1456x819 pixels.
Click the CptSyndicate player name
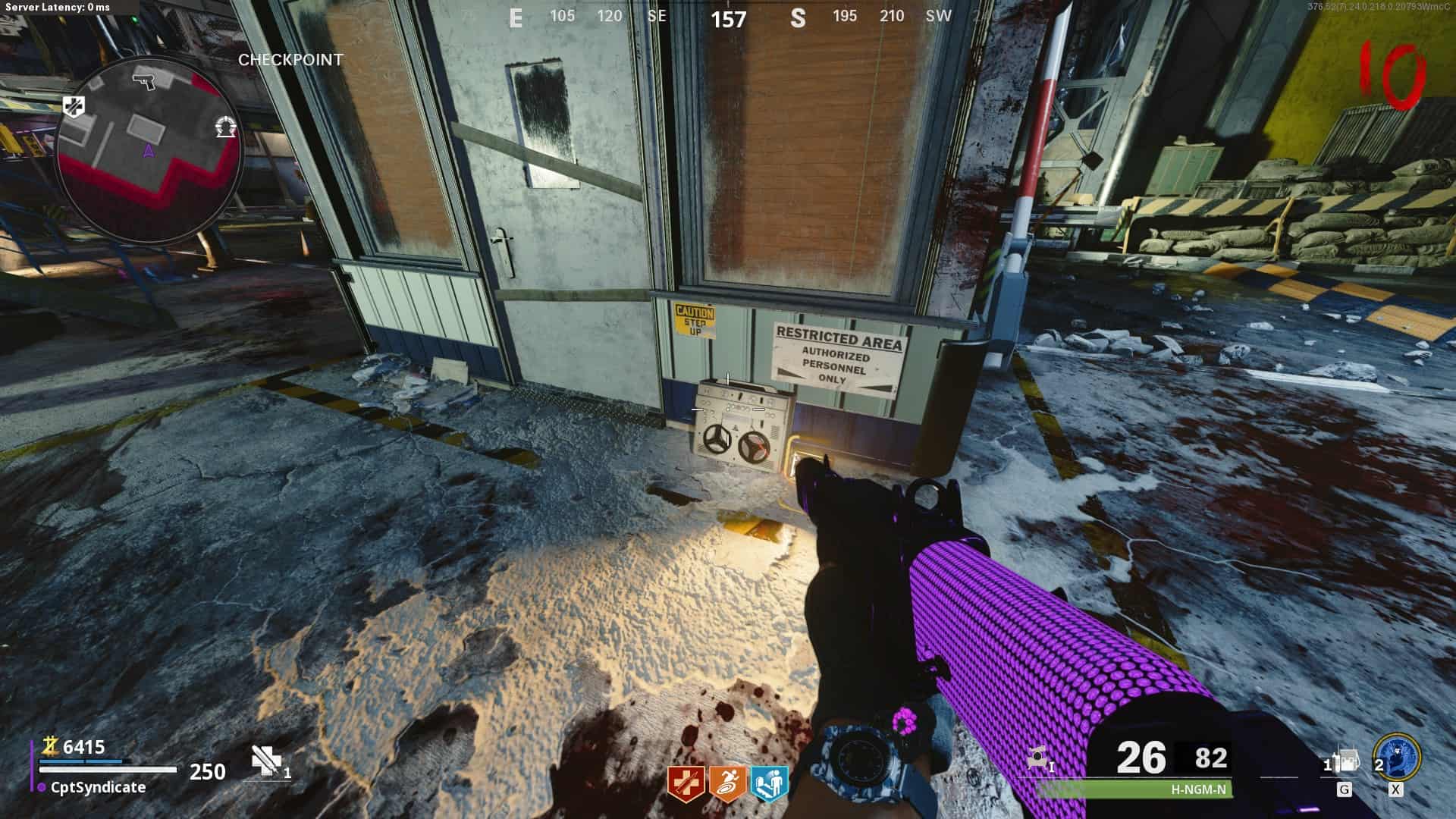click(x=98, y=787)
